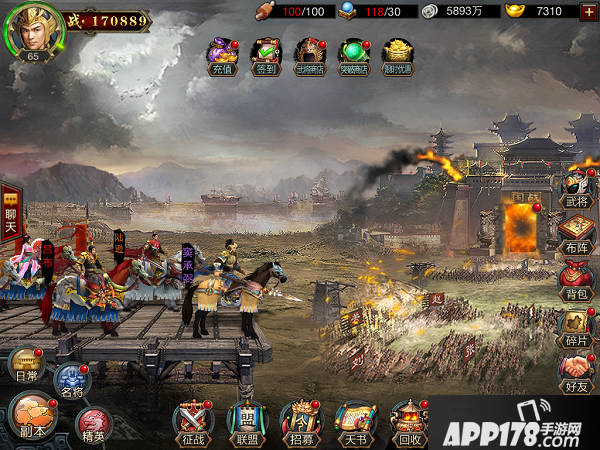This screenshot has height=450, width=600.
Task: Click the plus button beside gold ingots
Action: (x=589, y=11)
